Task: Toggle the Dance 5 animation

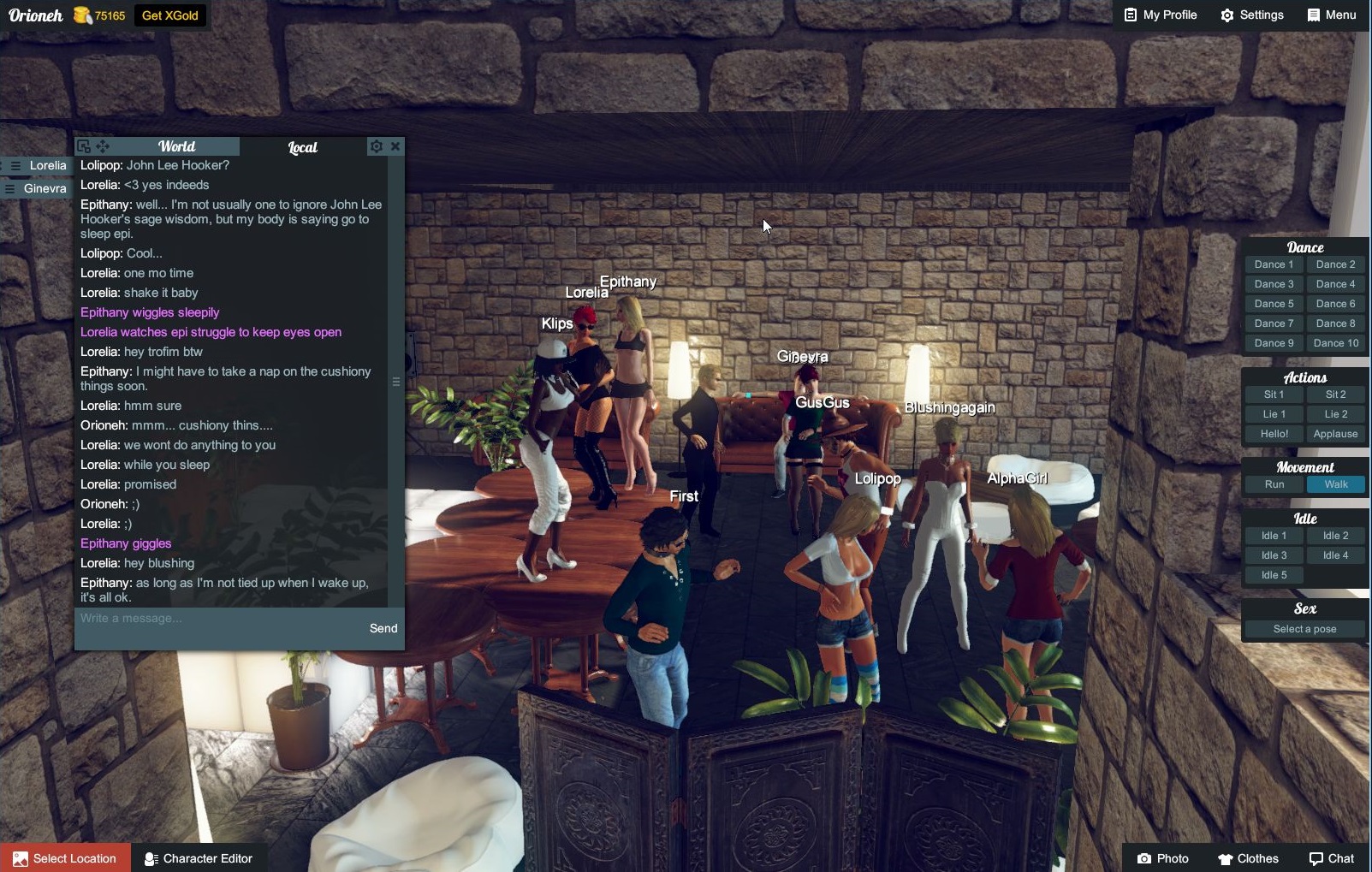Action: 1273,303
